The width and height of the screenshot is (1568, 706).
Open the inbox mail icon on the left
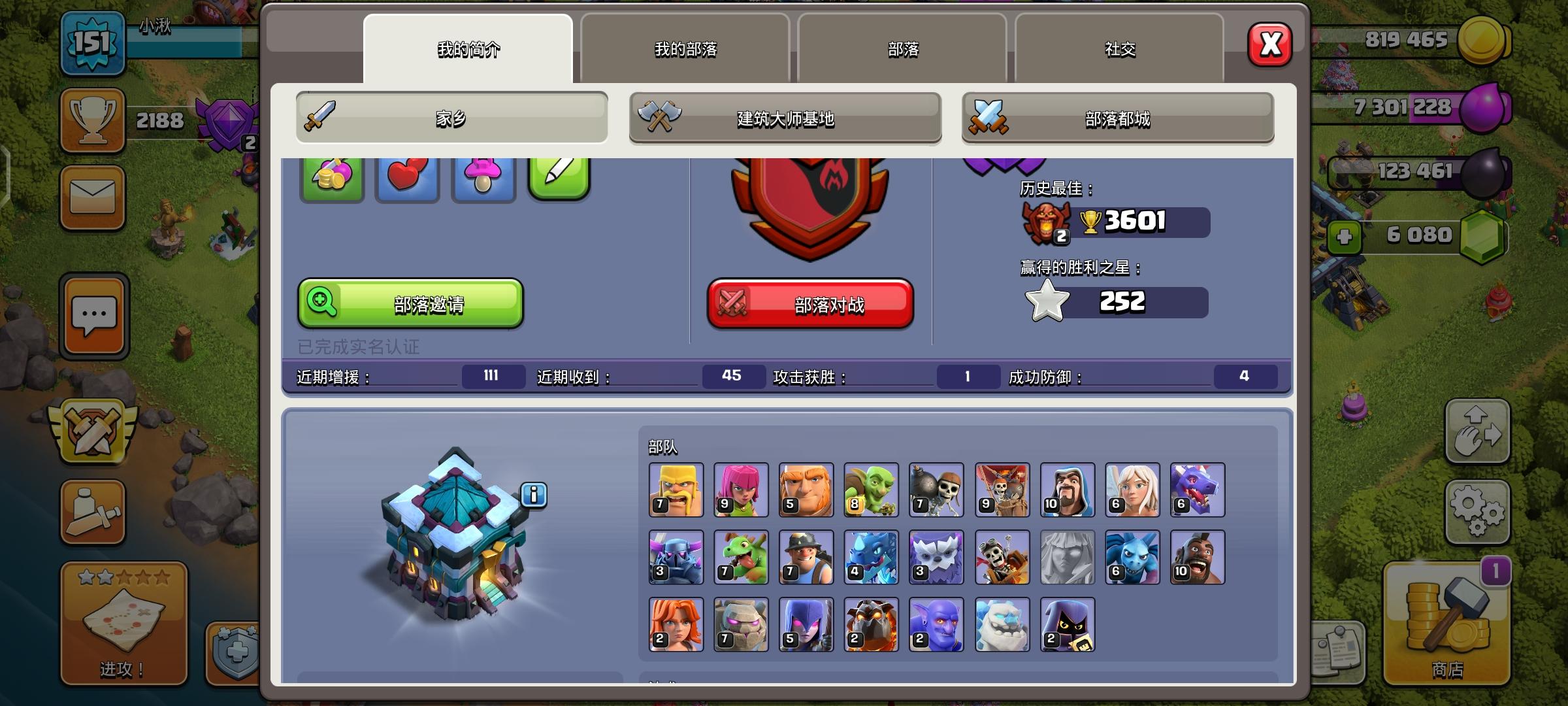91,193
